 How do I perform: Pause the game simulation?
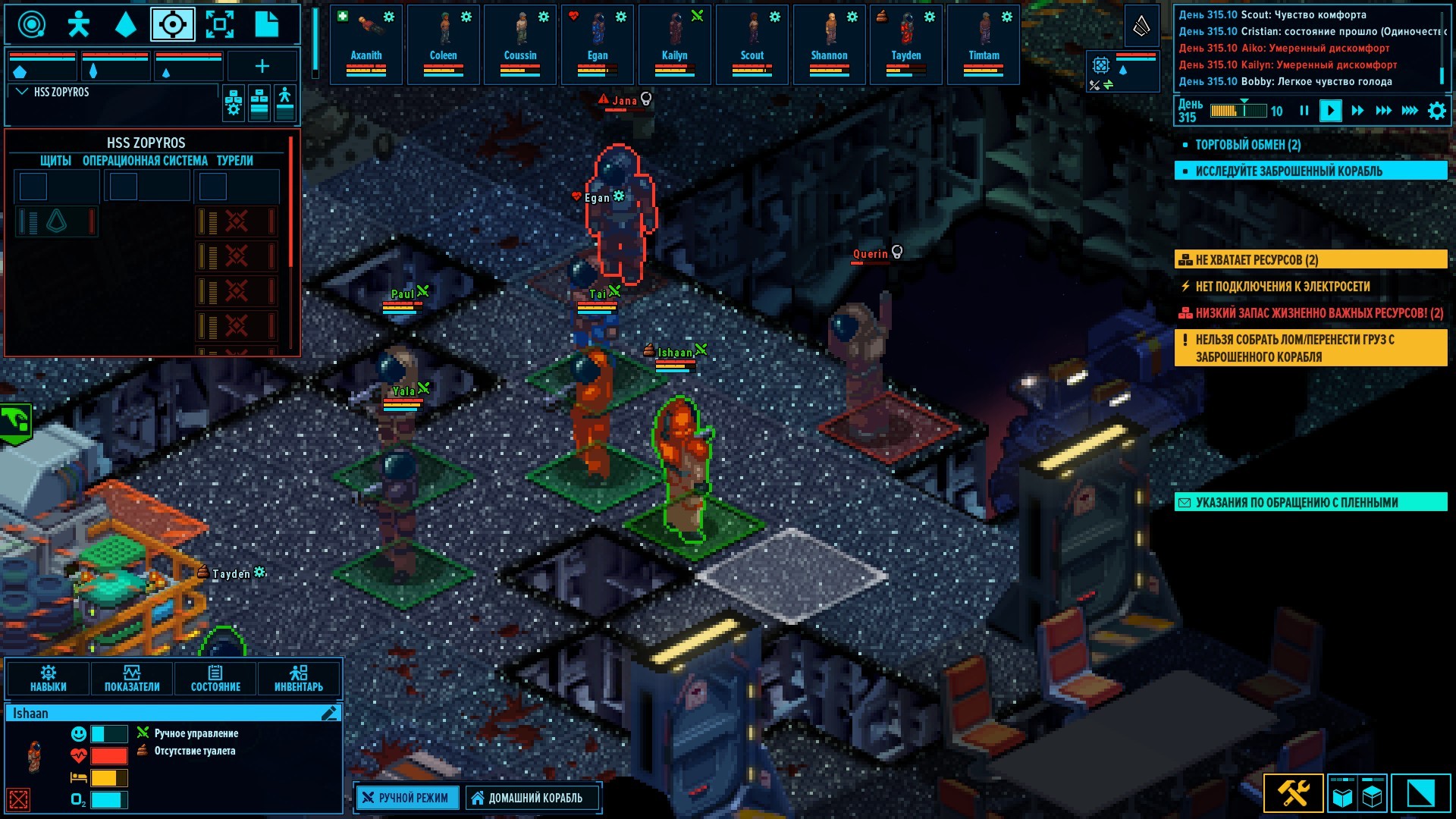(1304, 111)
